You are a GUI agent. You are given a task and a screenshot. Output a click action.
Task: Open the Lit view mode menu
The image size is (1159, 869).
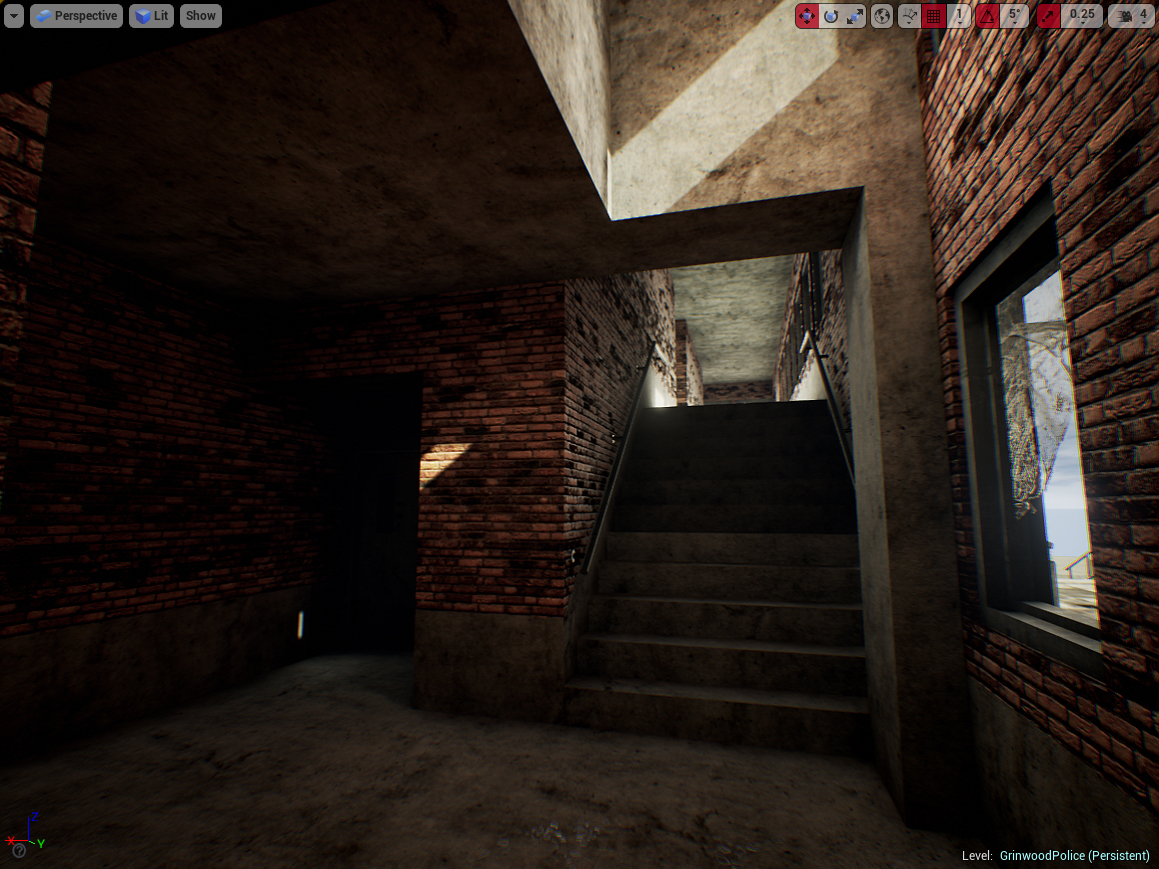tap(151, 16)
